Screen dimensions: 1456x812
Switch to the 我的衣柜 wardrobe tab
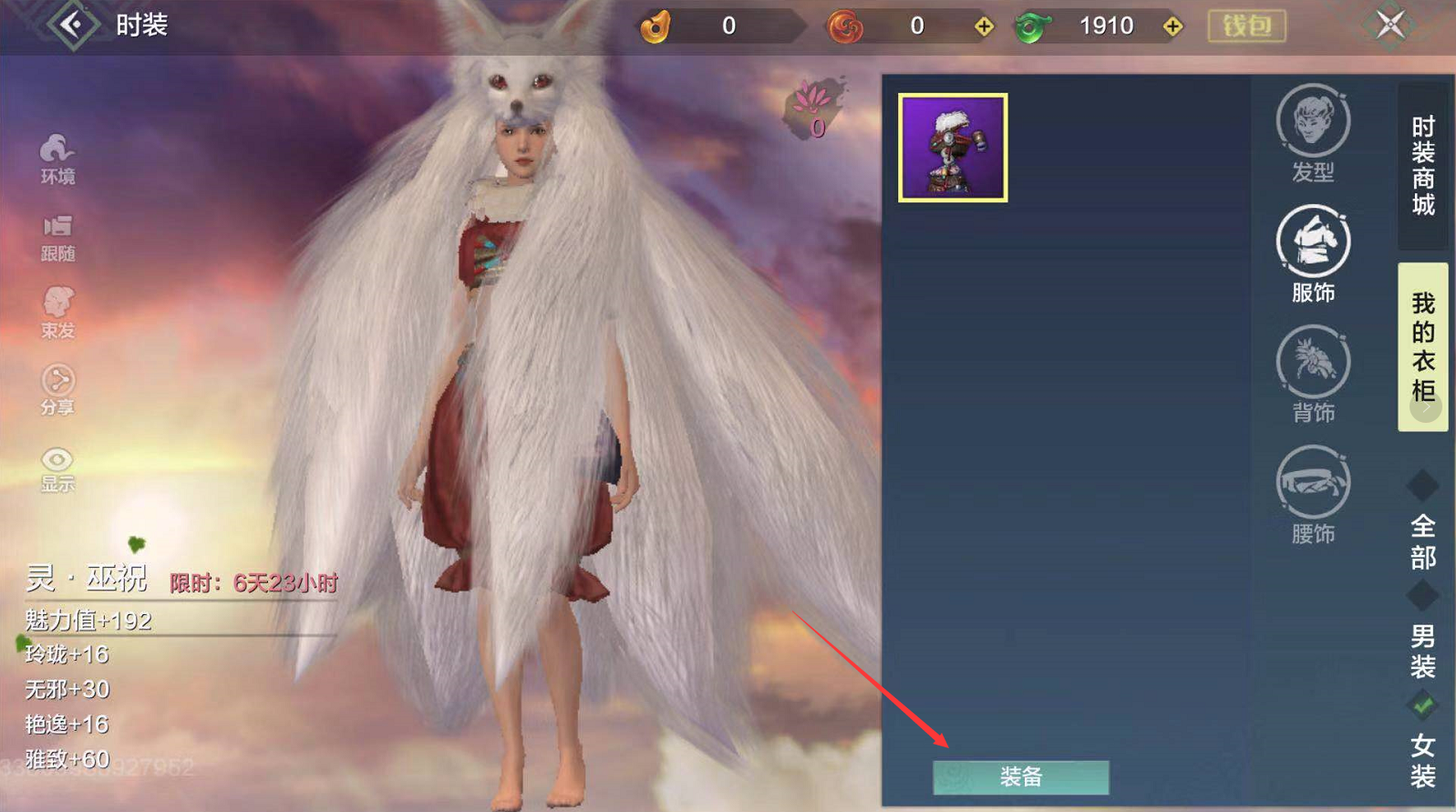pyautogui.click(x=1422, y=346)
